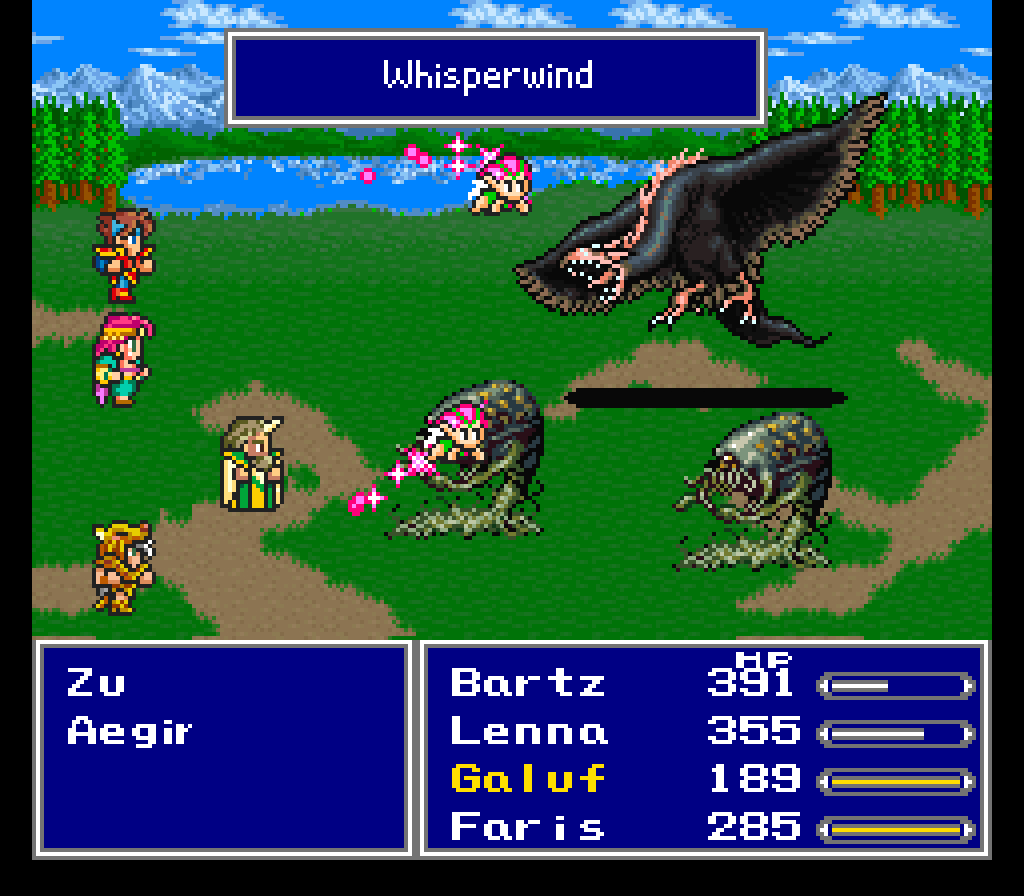Viewport: 1024px width, 896px height.
Task: Choose the highlighted Galuf party entry
Action: (x=529, y=779)
